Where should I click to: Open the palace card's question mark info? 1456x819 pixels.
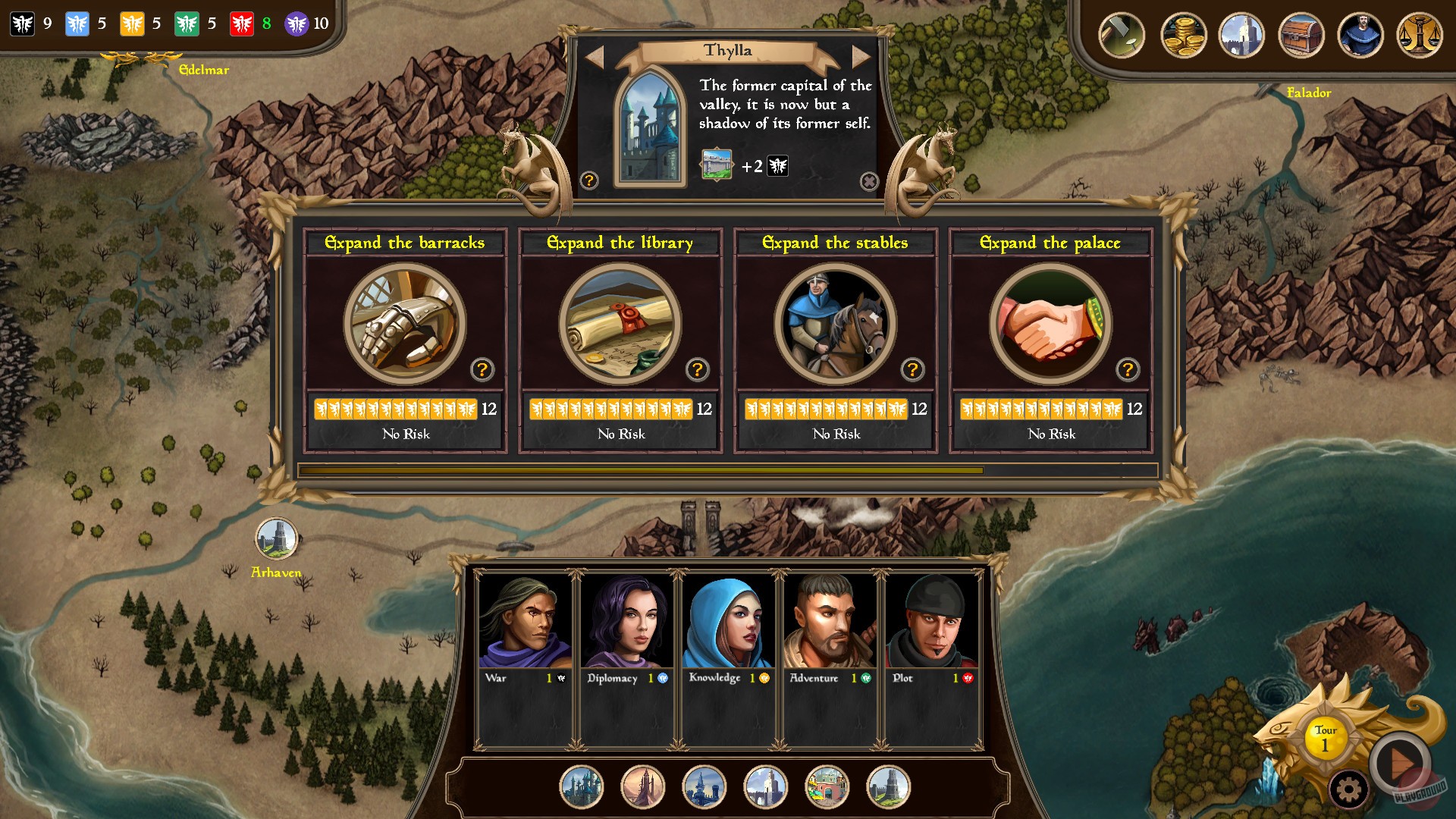point(1128,369)
